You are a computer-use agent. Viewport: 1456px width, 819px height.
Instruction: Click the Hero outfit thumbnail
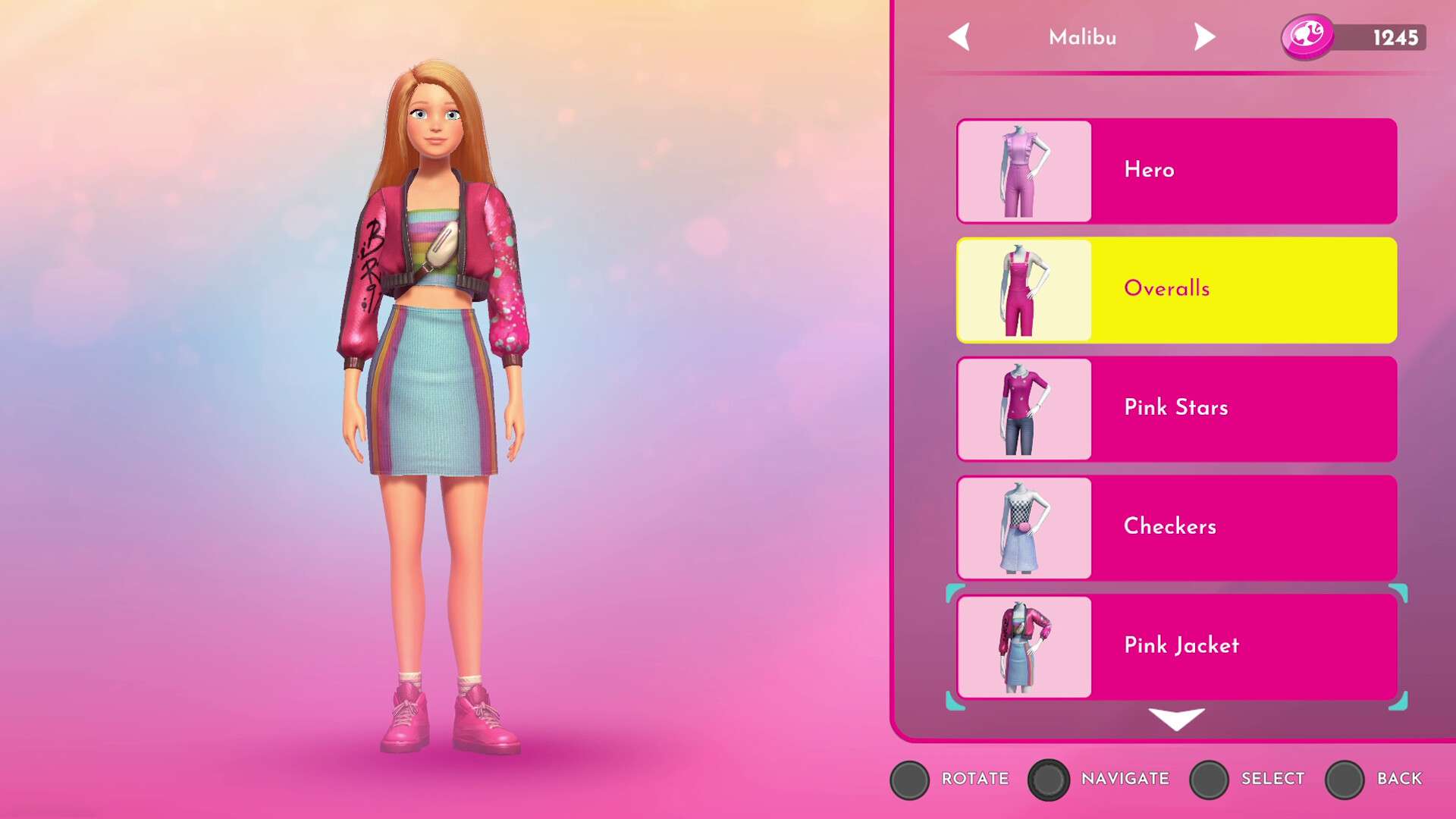tap(1025, 171)
